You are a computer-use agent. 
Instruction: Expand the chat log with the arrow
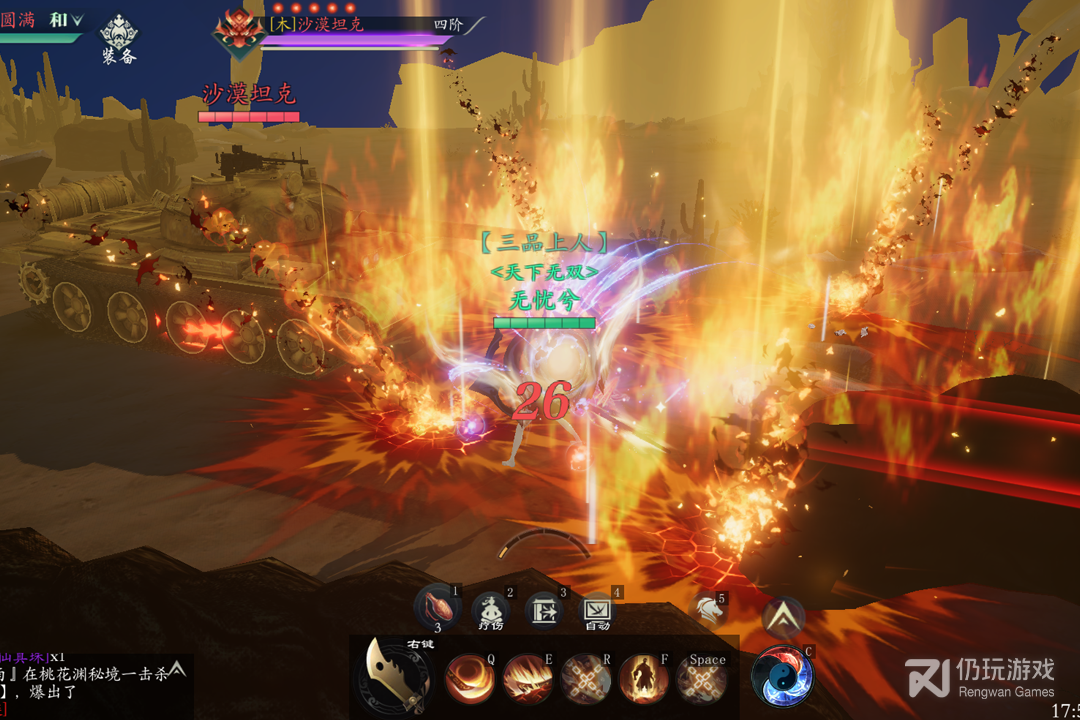[177, 668]
